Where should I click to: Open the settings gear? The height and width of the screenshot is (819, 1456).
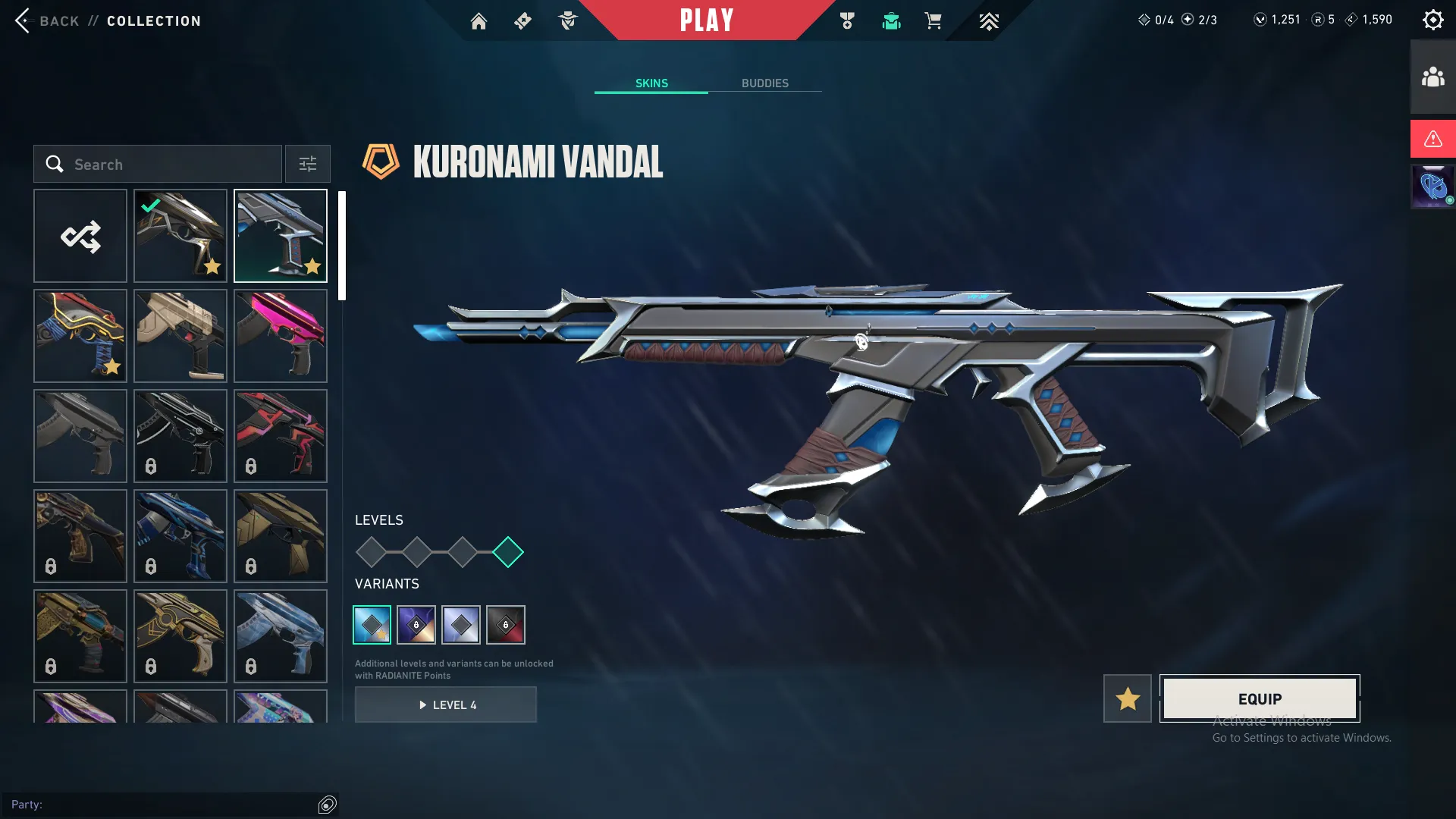click(1433, 19)
